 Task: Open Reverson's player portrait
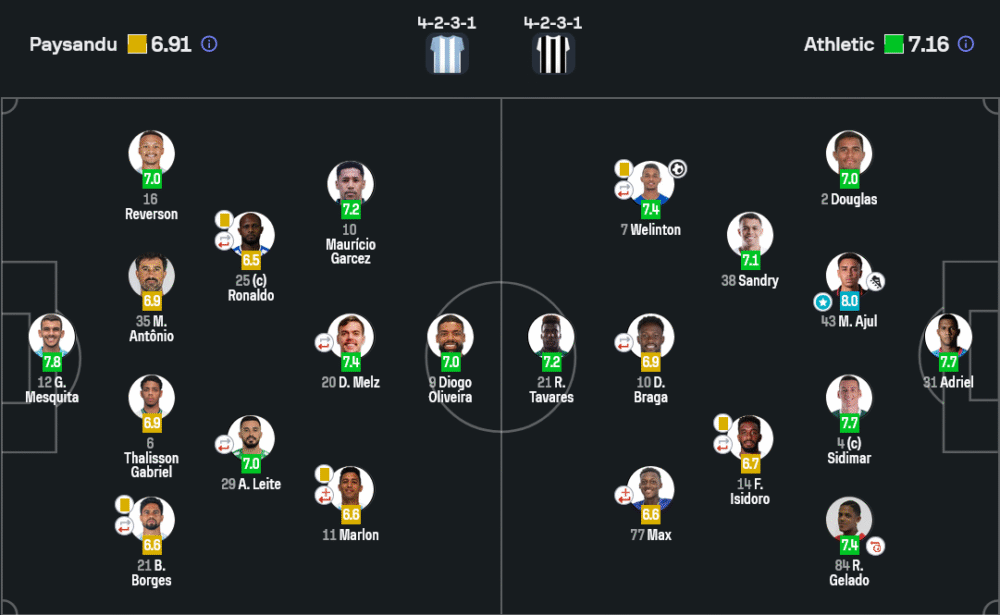(152, 154)
